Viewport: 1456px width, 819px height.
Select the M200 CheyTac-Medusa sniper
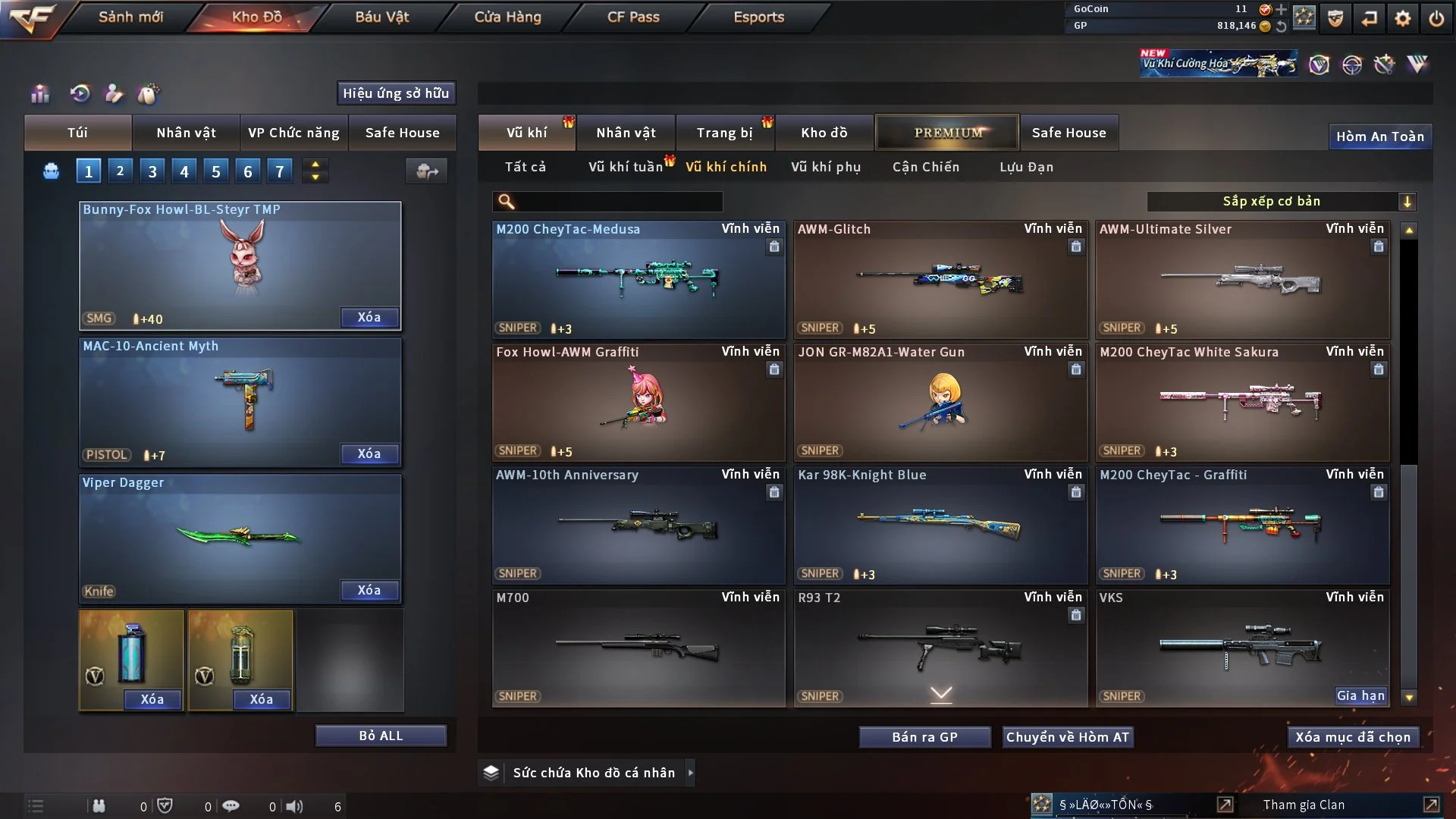point(638,280)
